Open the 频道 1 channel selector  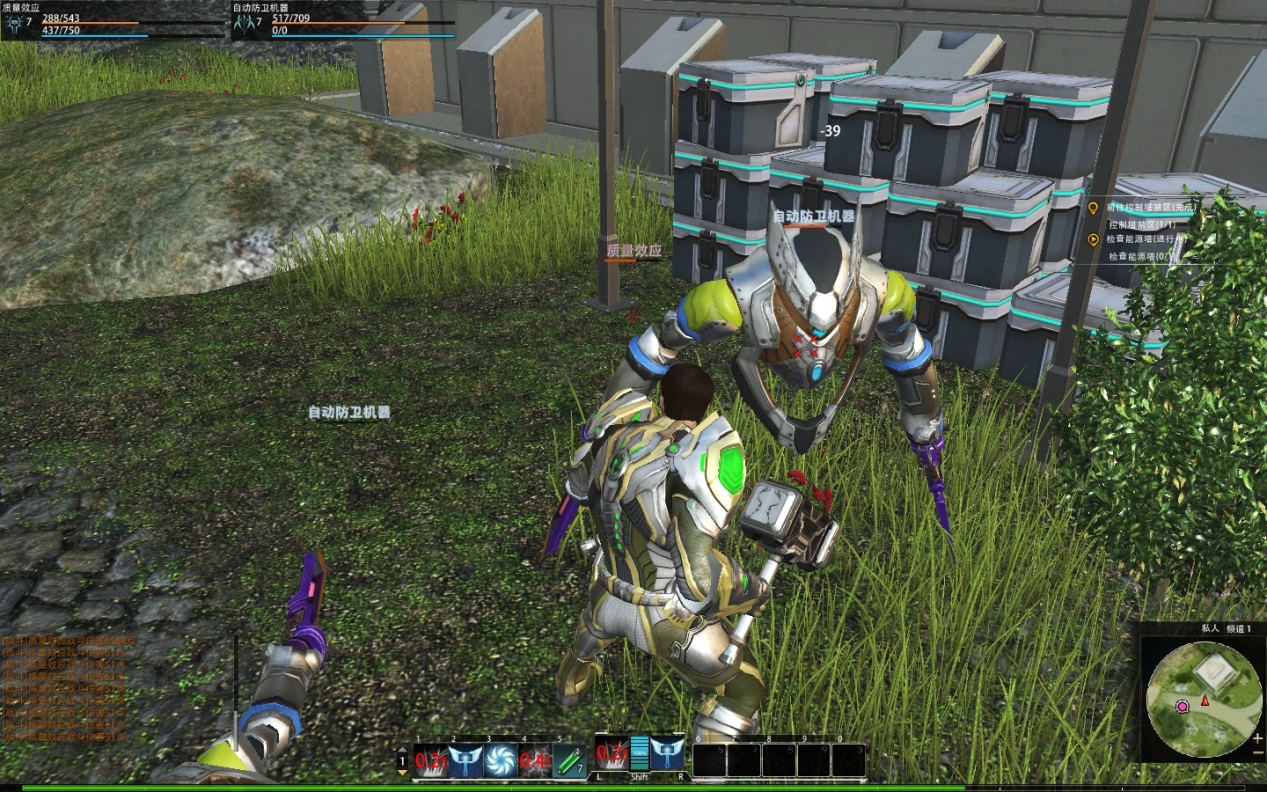[x=1240, y=628]
